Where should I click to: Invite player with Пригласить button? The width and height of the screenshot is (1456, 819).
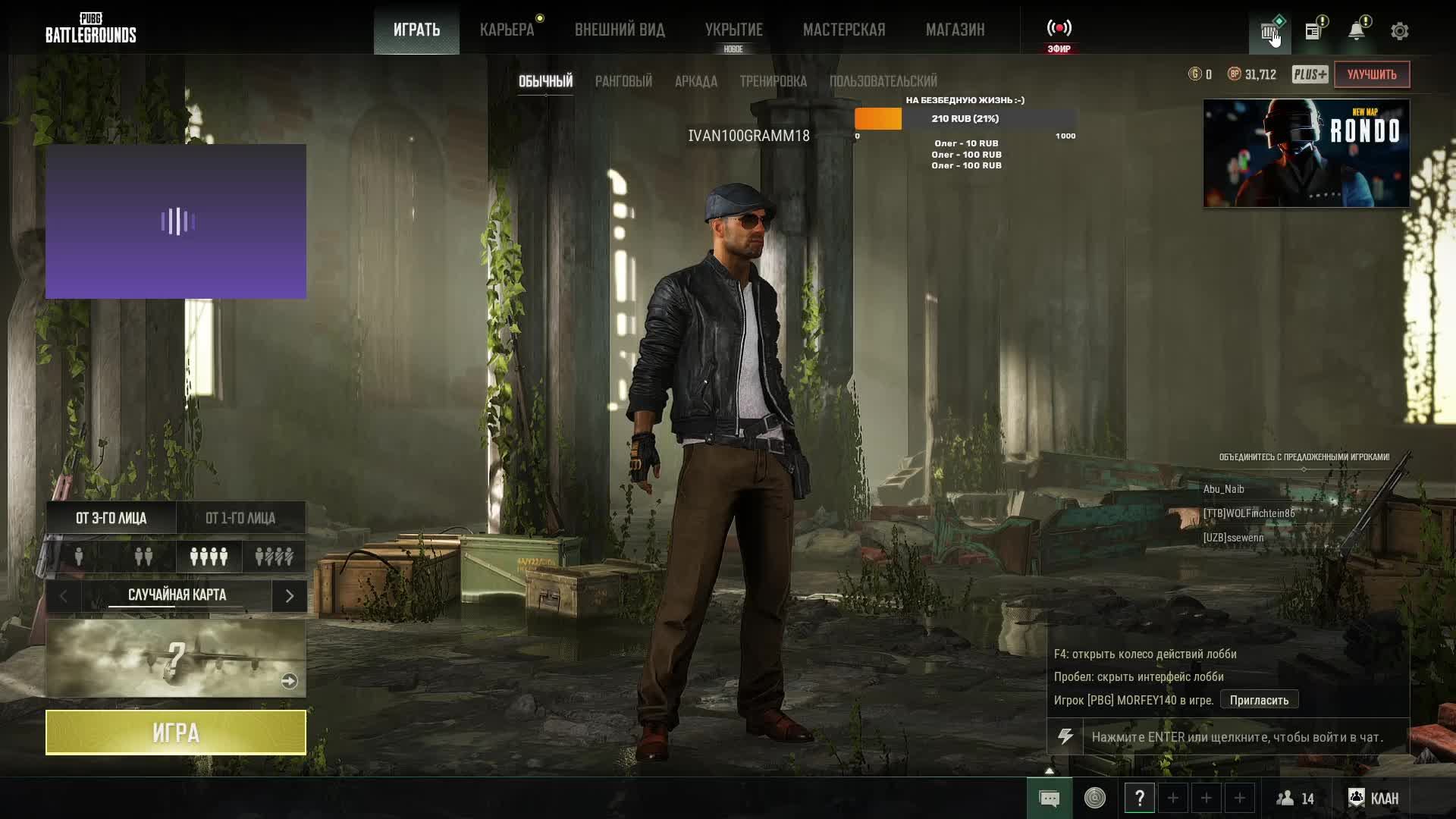click(1259, 700)
